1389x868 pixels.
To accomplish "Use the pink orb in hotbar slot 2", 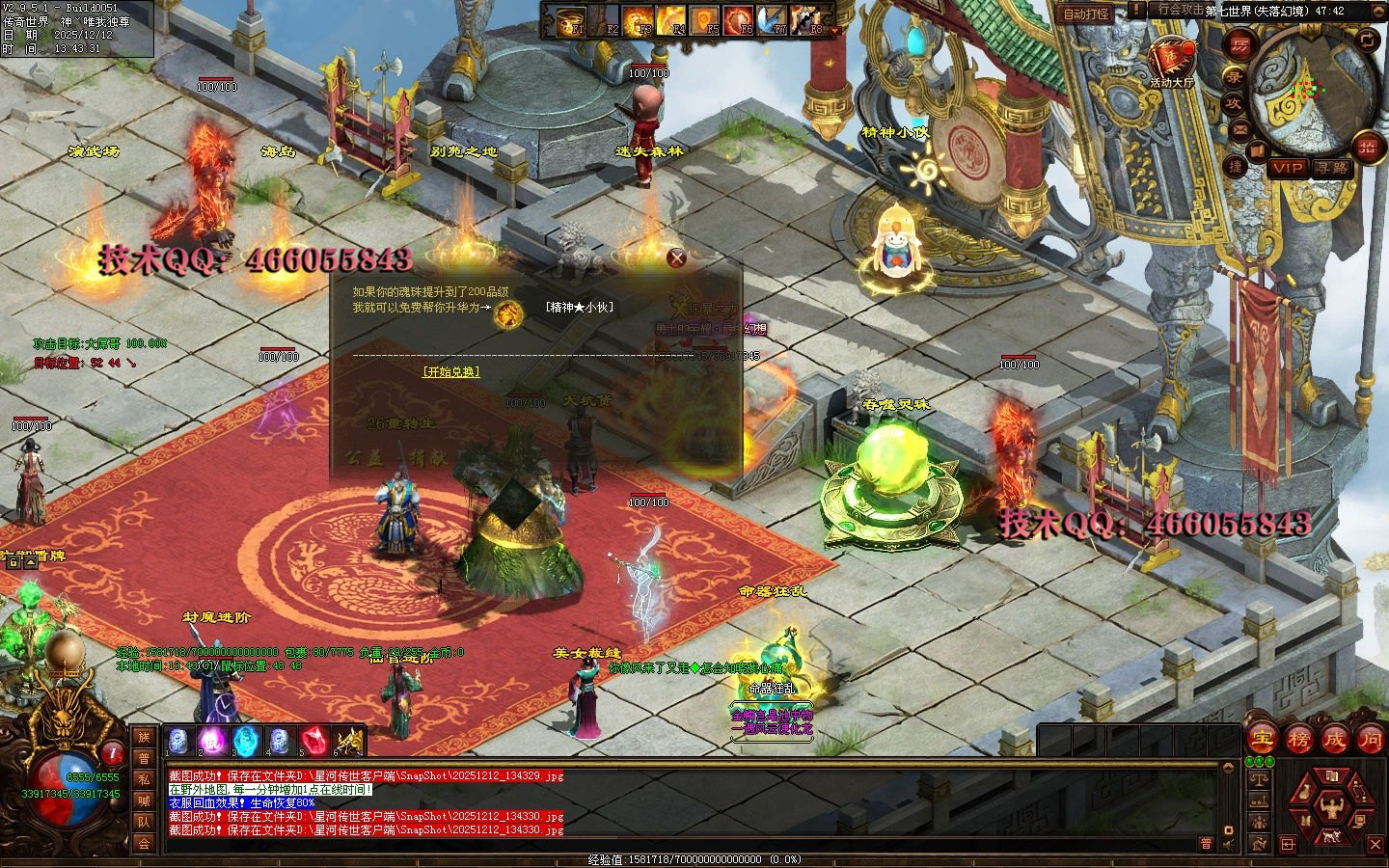I will (211, 741).
